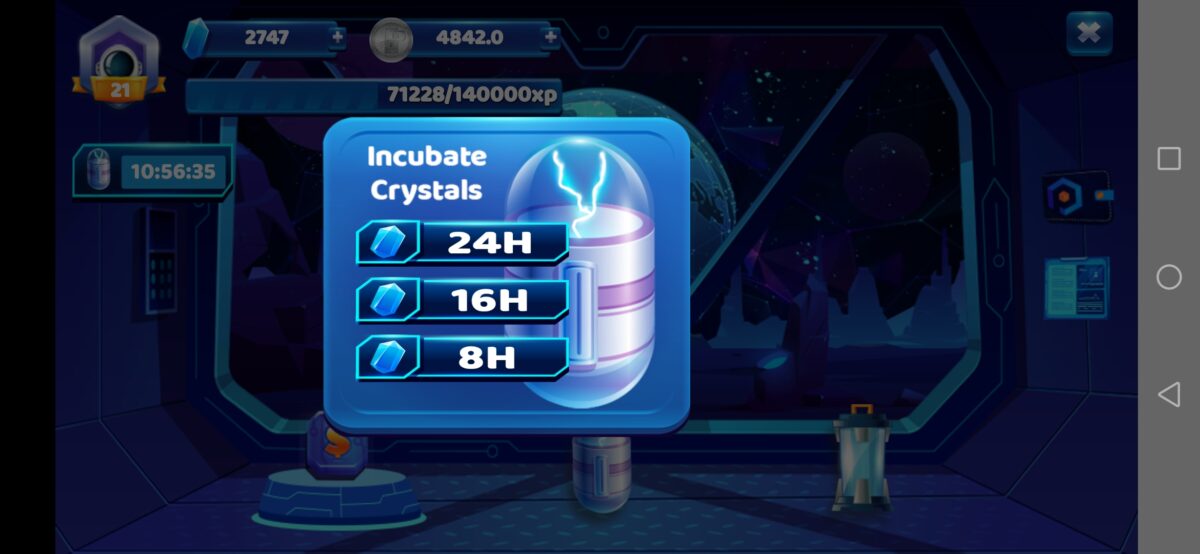Pick the 8H incubation option
1200x554 pixels.
(463, 358)
